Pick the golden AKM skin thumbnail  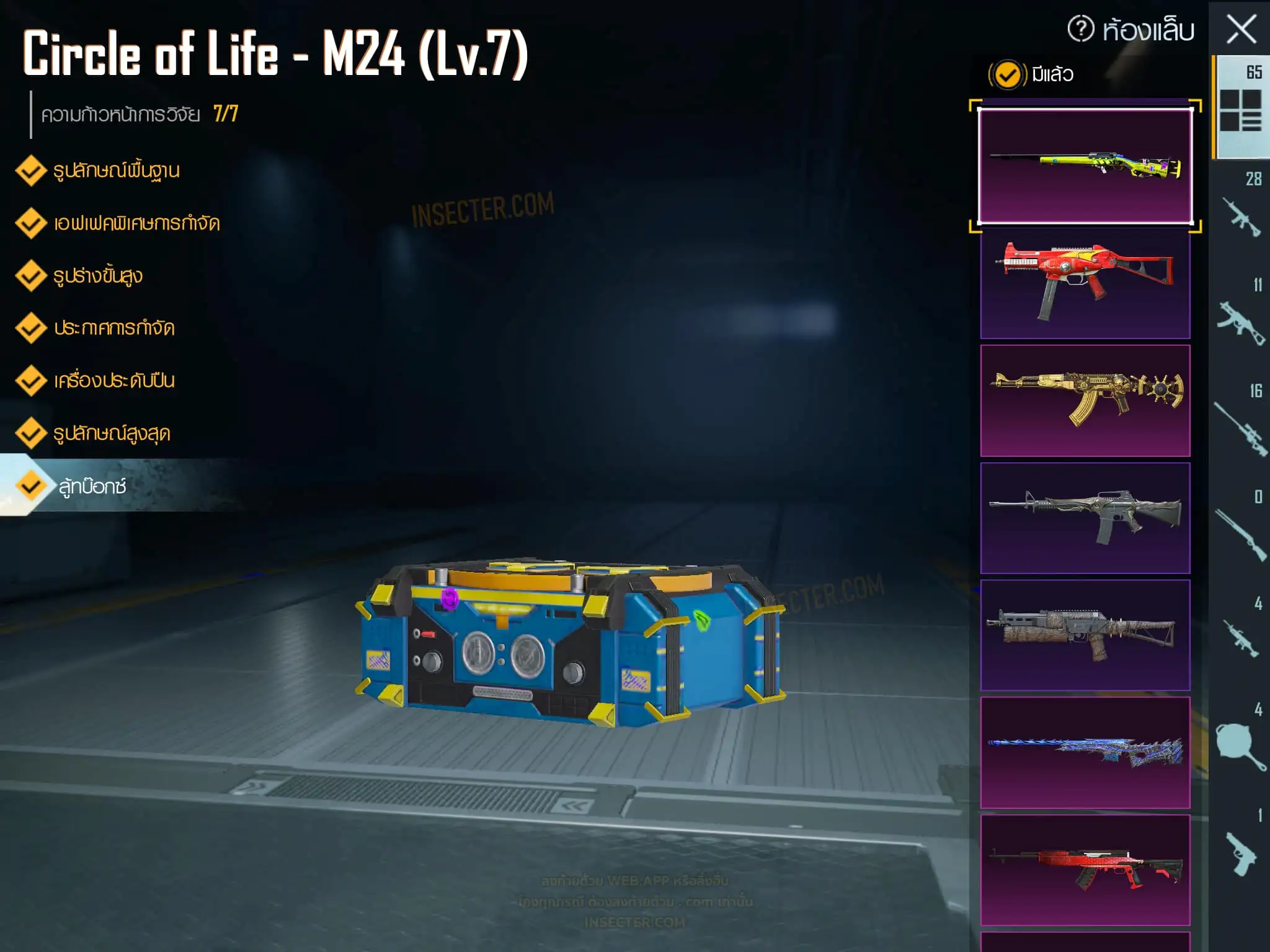point(1085,400)
